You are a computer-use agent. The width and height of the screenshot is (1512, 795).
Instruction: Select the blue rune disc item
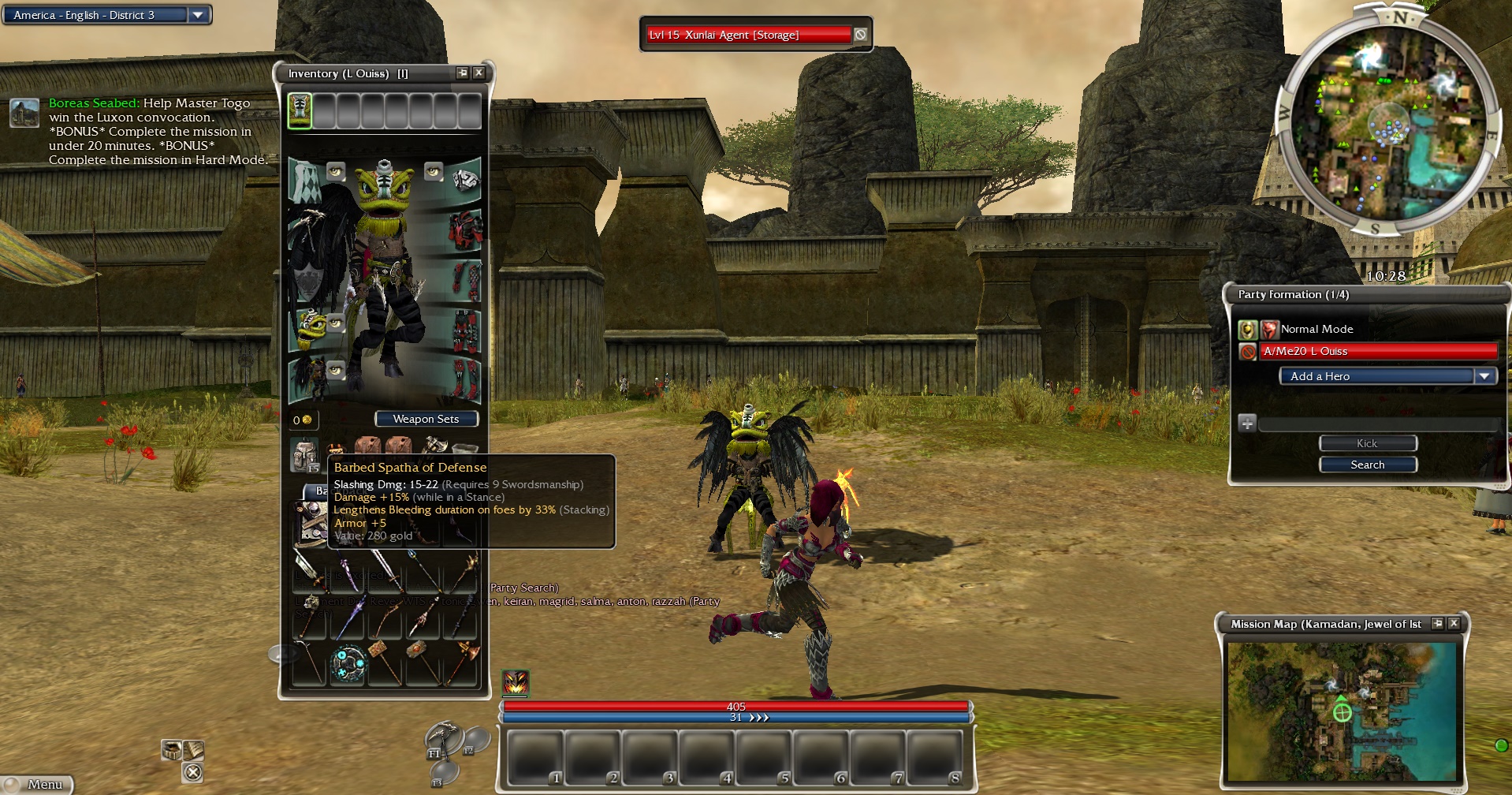[348, 664]
